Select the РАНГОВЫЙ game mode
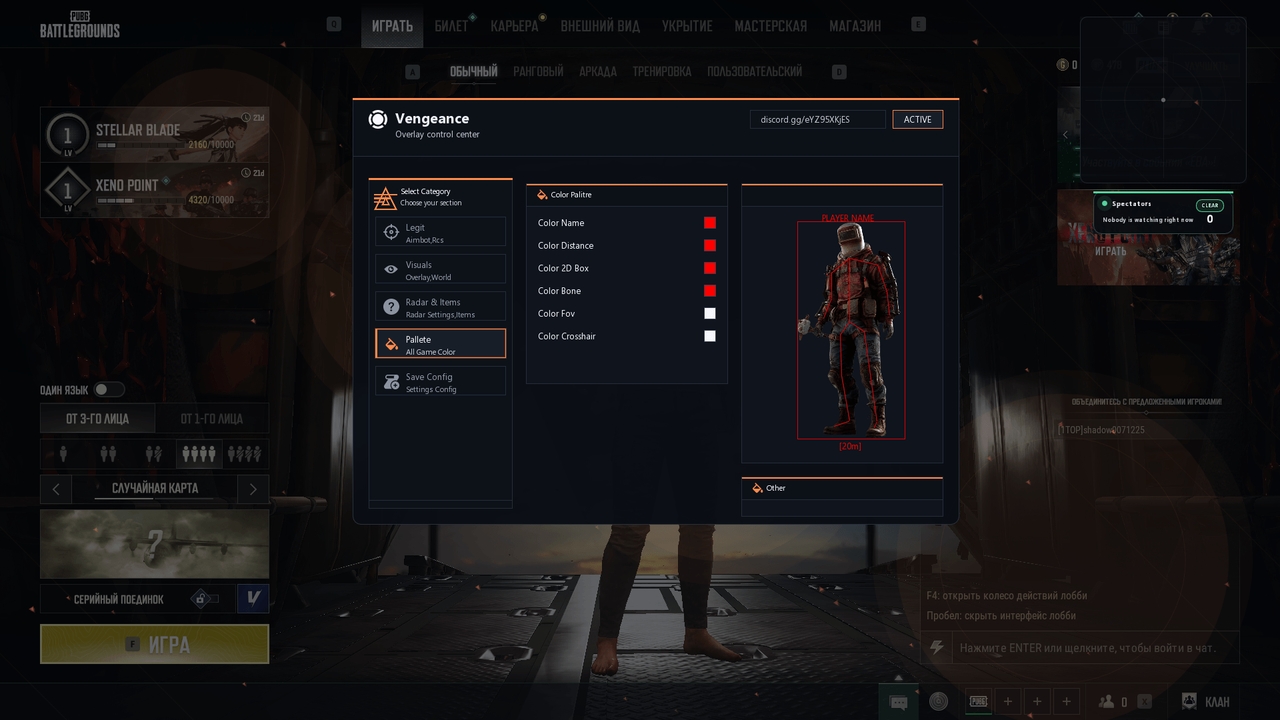This screenshot has width=1280, height=720. point(538,72)
